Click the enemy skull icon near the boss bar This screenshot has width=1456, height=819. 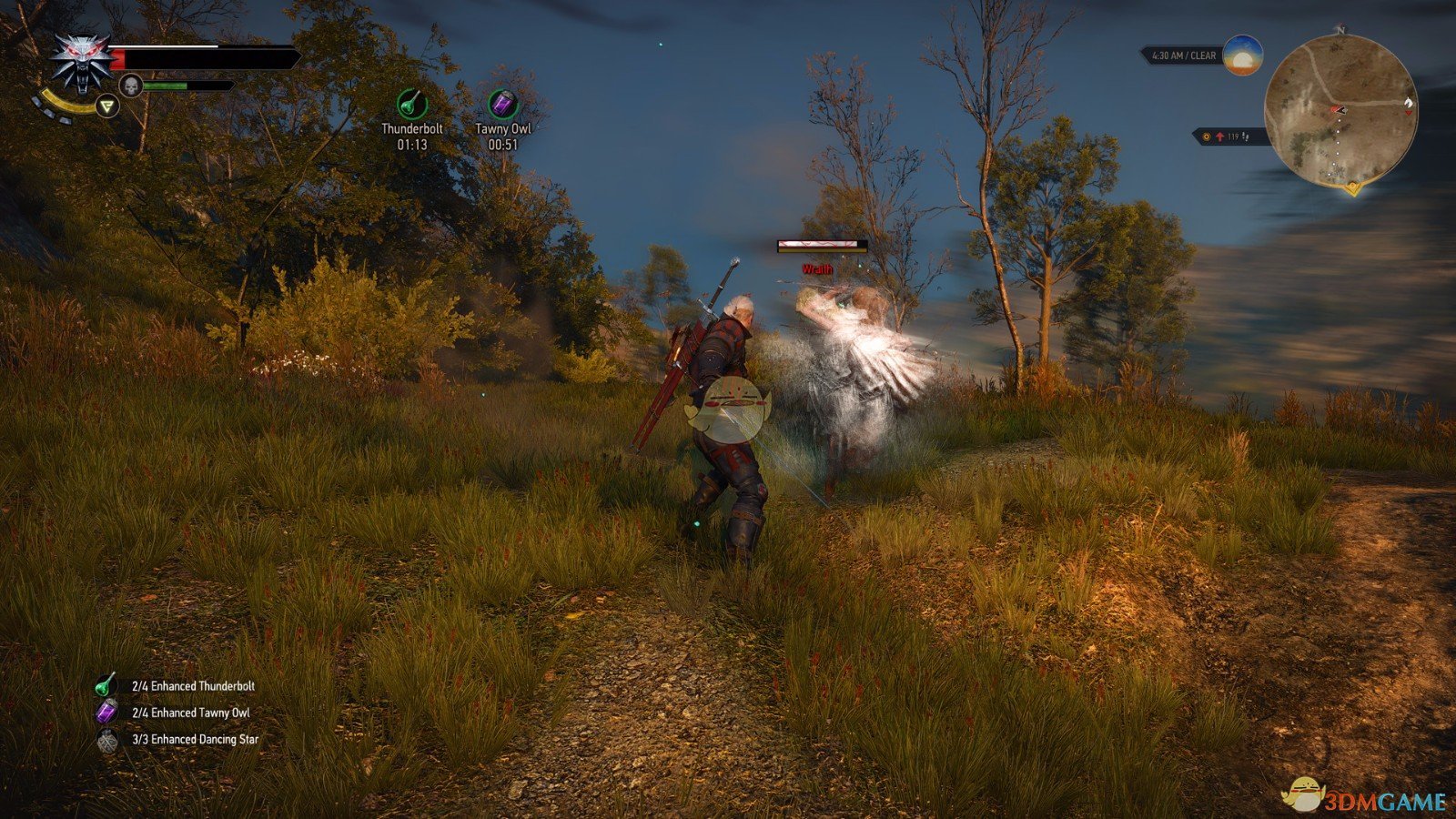[131, 84]
